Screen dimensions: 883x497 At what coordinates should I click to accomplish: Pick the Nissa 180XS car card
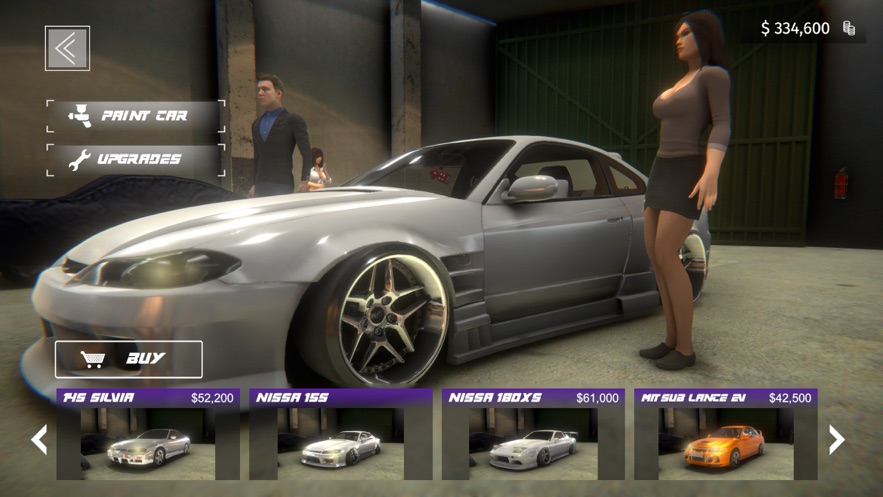533,435
